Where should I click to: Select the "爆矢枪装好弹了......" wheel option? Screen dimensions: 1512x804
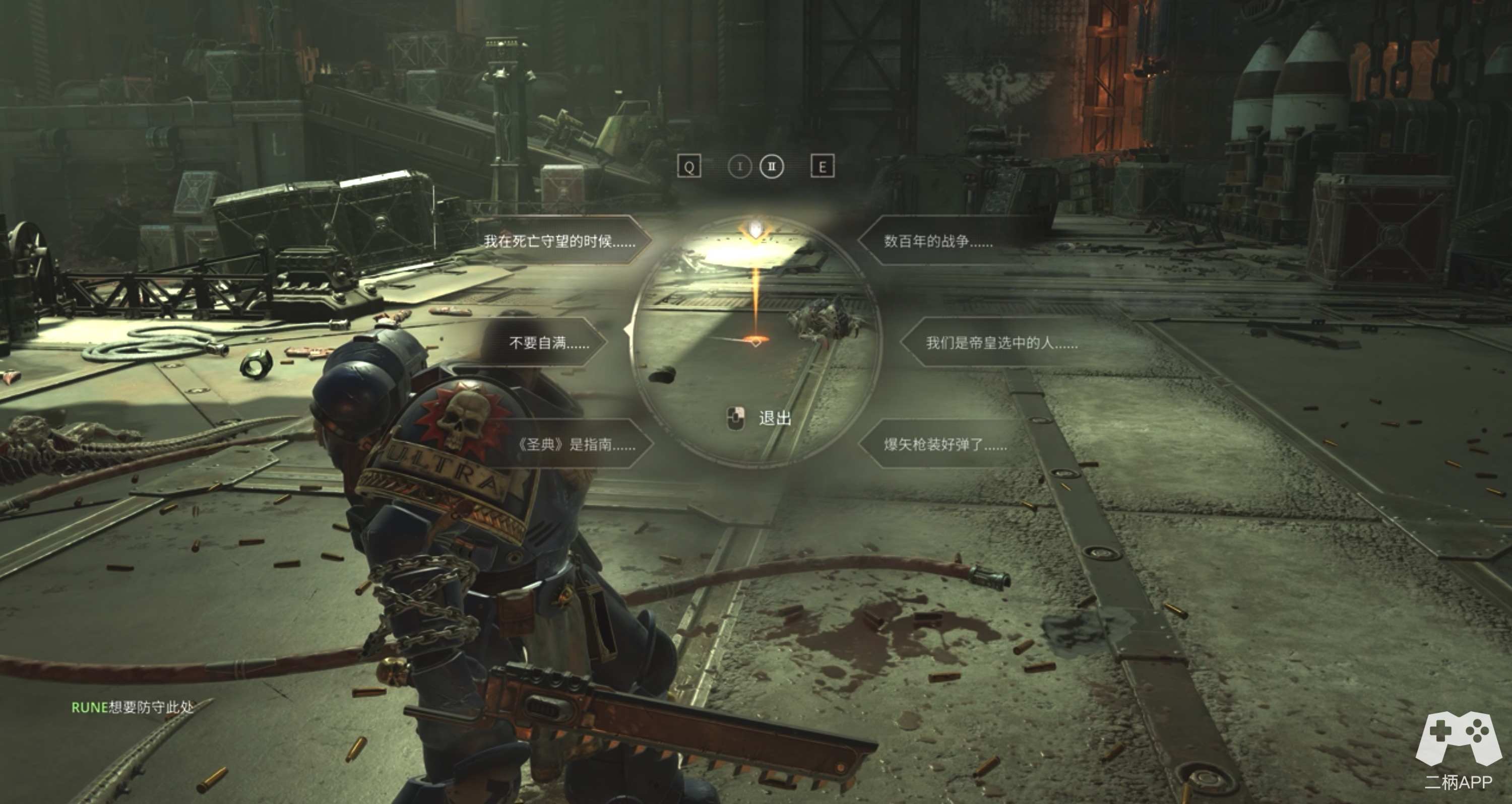point(945,444)
